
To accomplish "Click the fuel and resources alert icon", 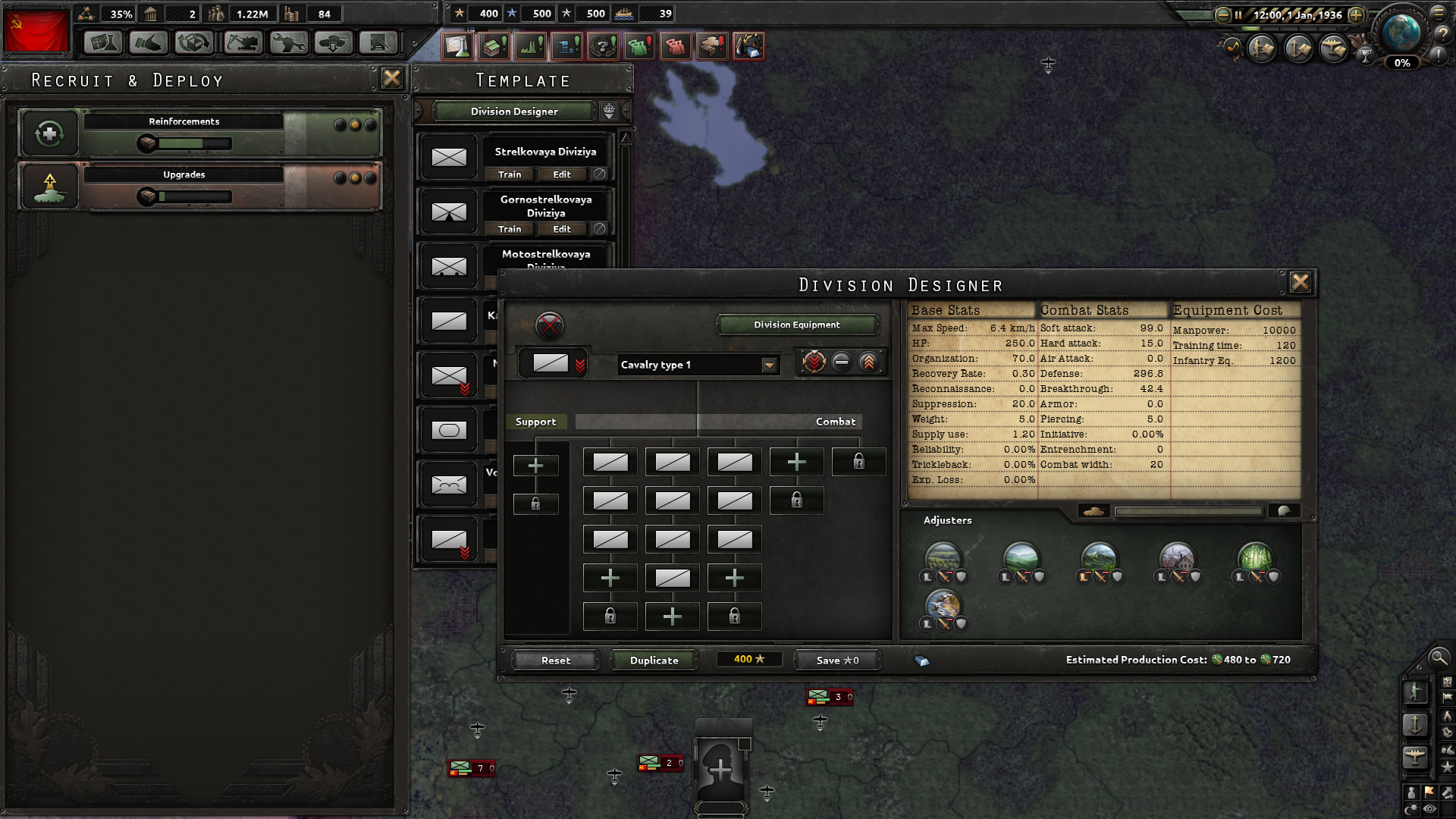I will click(749, 46).
